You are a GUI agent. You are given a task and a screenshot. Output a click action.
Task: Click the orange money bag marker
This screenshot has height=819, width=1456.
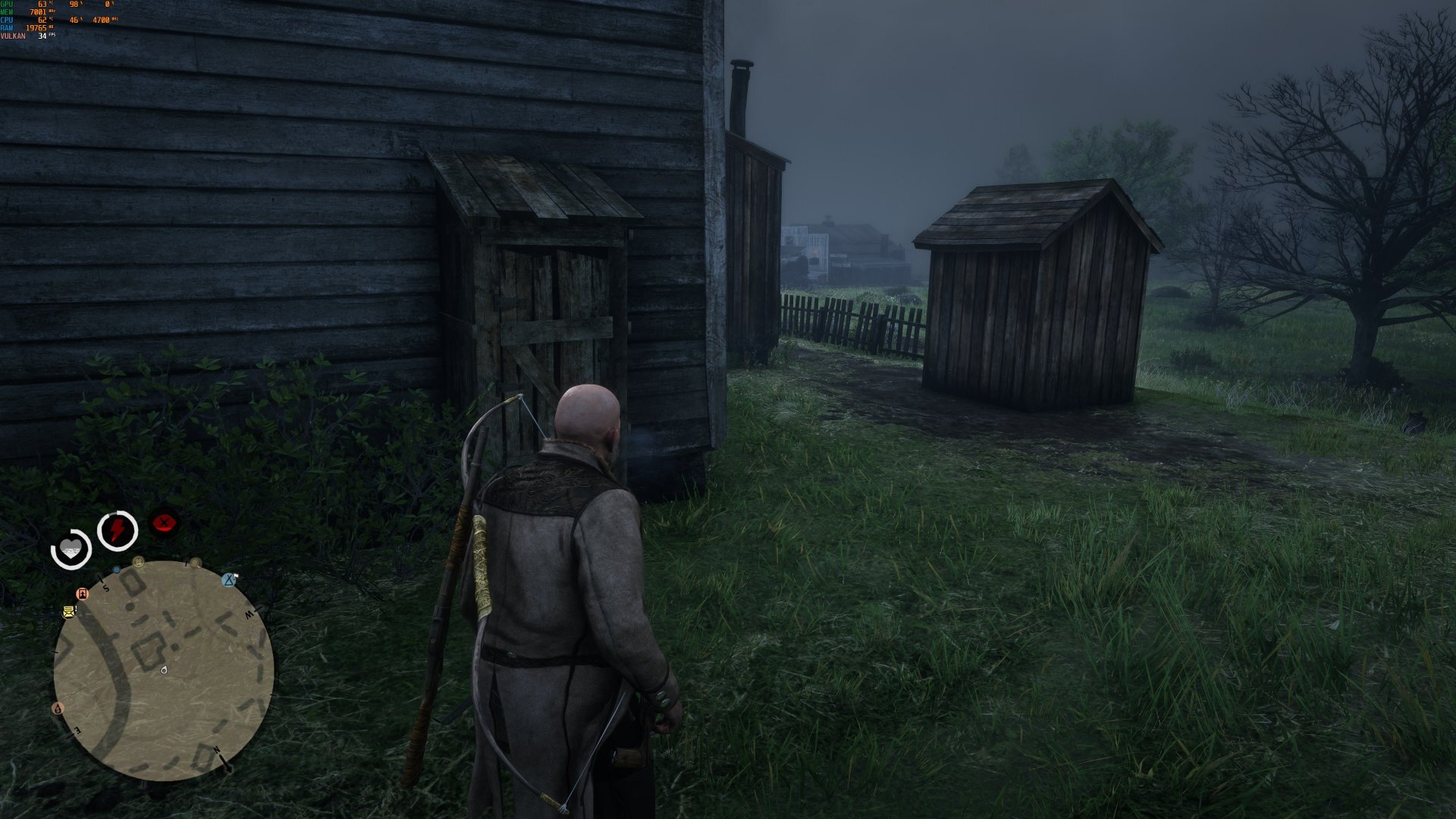58,708
